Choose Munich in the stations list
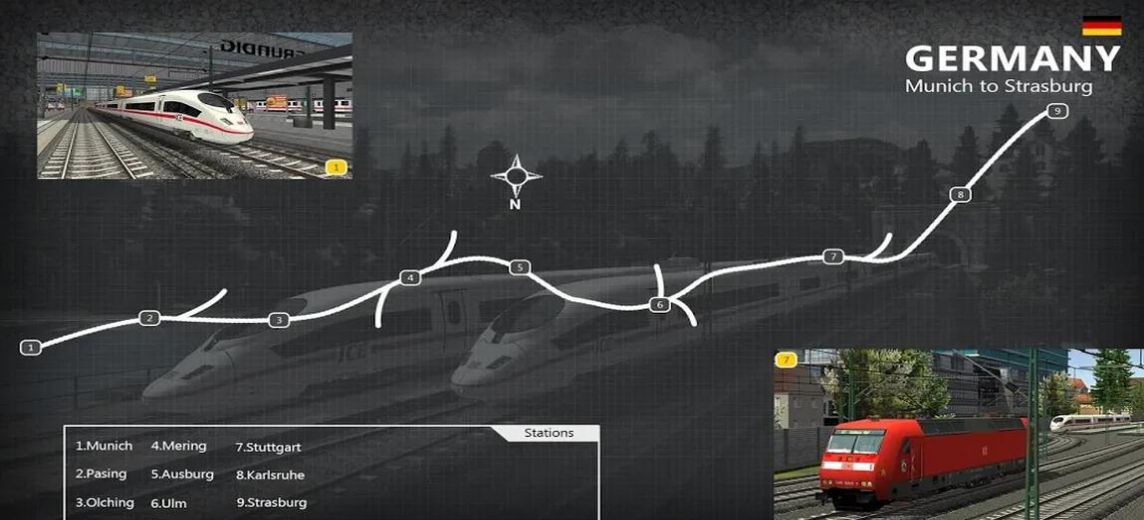Screen dimensions: 1144x520 [104, 446]
